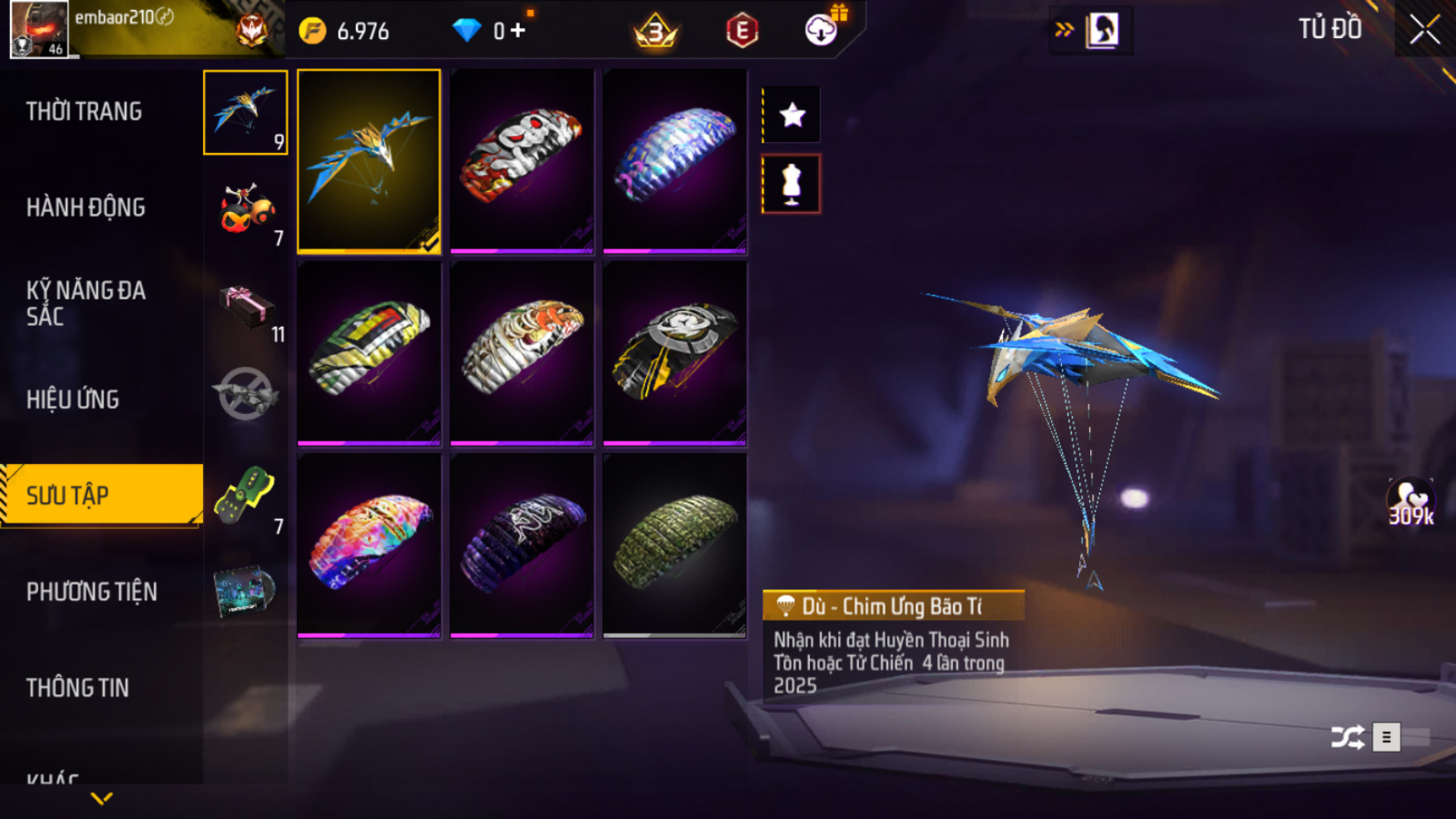Show the Thông Tin section

[77, 688]
